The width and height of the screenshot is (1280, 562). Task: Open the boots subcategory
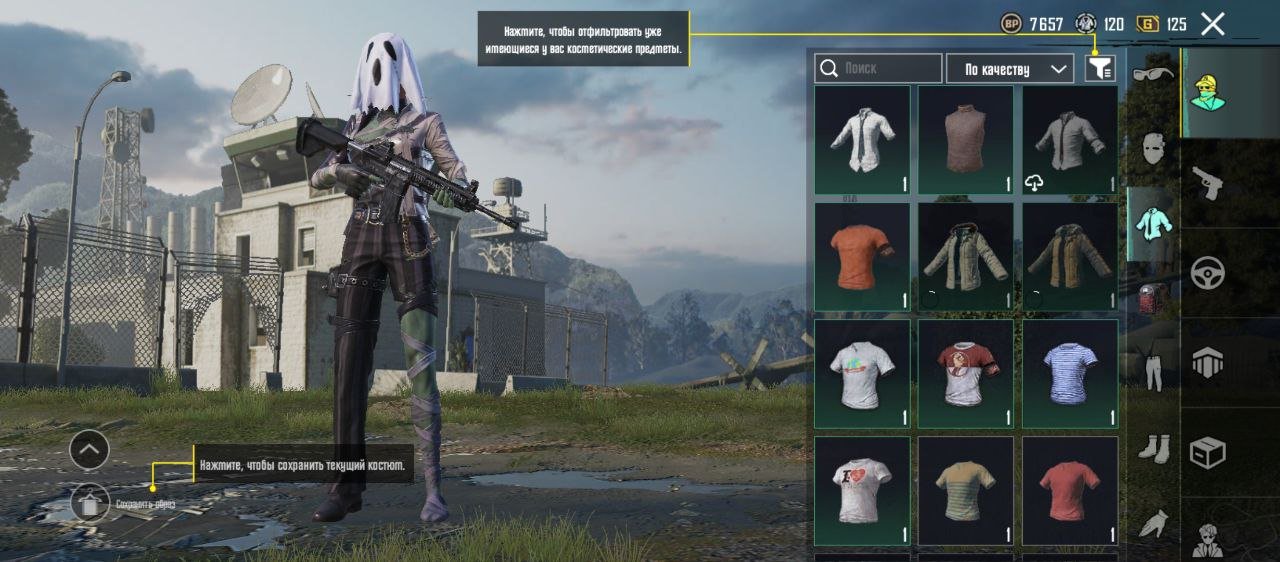[1152, 447]
